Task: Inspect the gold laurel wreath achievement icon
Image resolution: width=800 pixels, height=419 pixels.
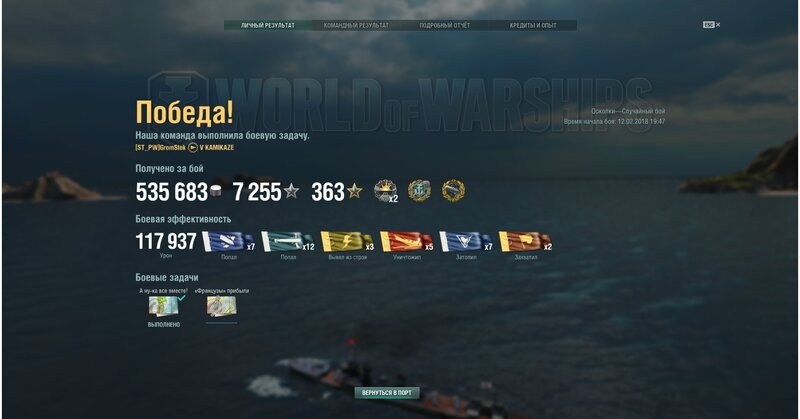Action: (x=454, y=190)
